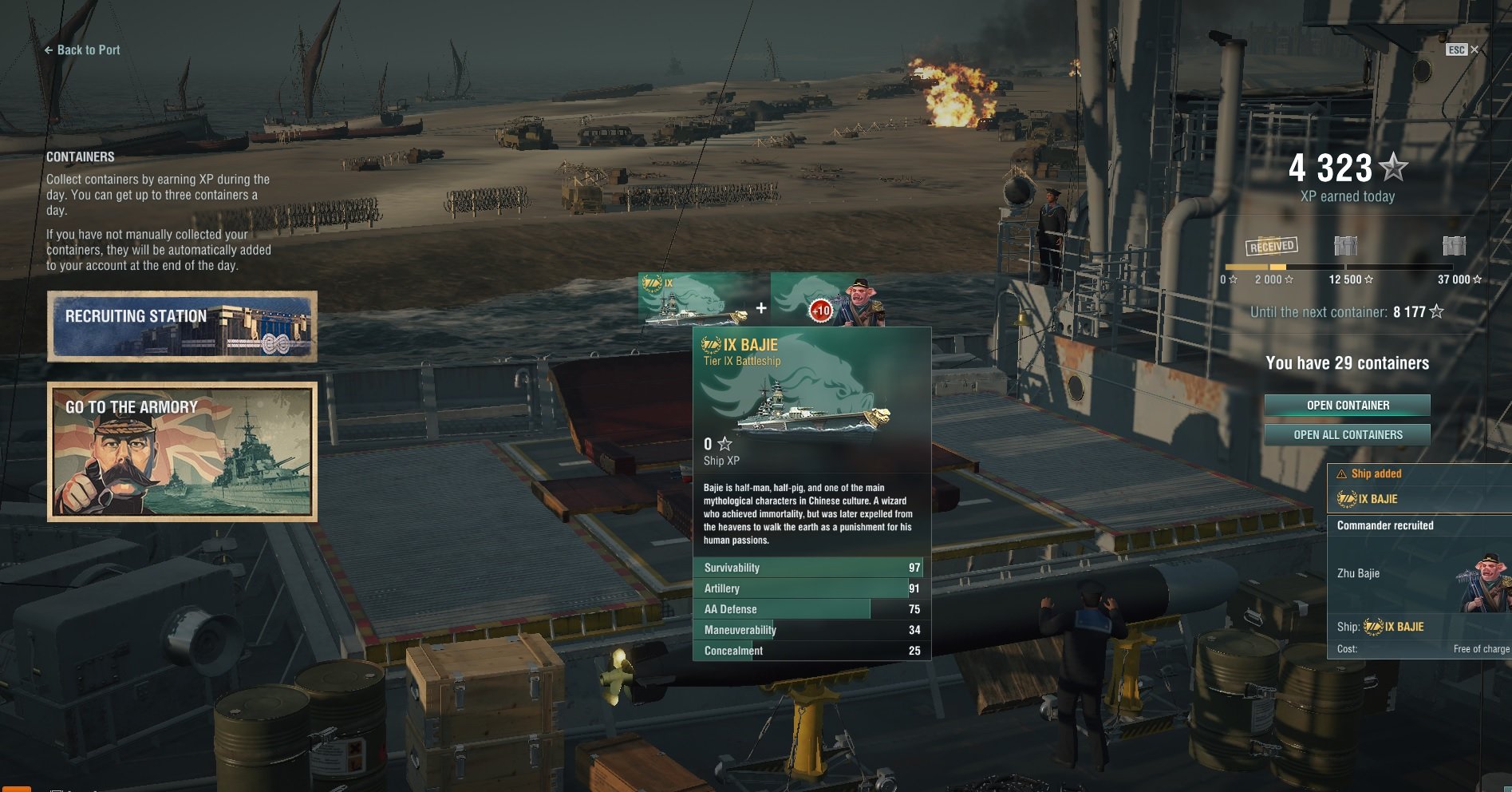Close the containers screen with the X

click(x=1474, y=49)
